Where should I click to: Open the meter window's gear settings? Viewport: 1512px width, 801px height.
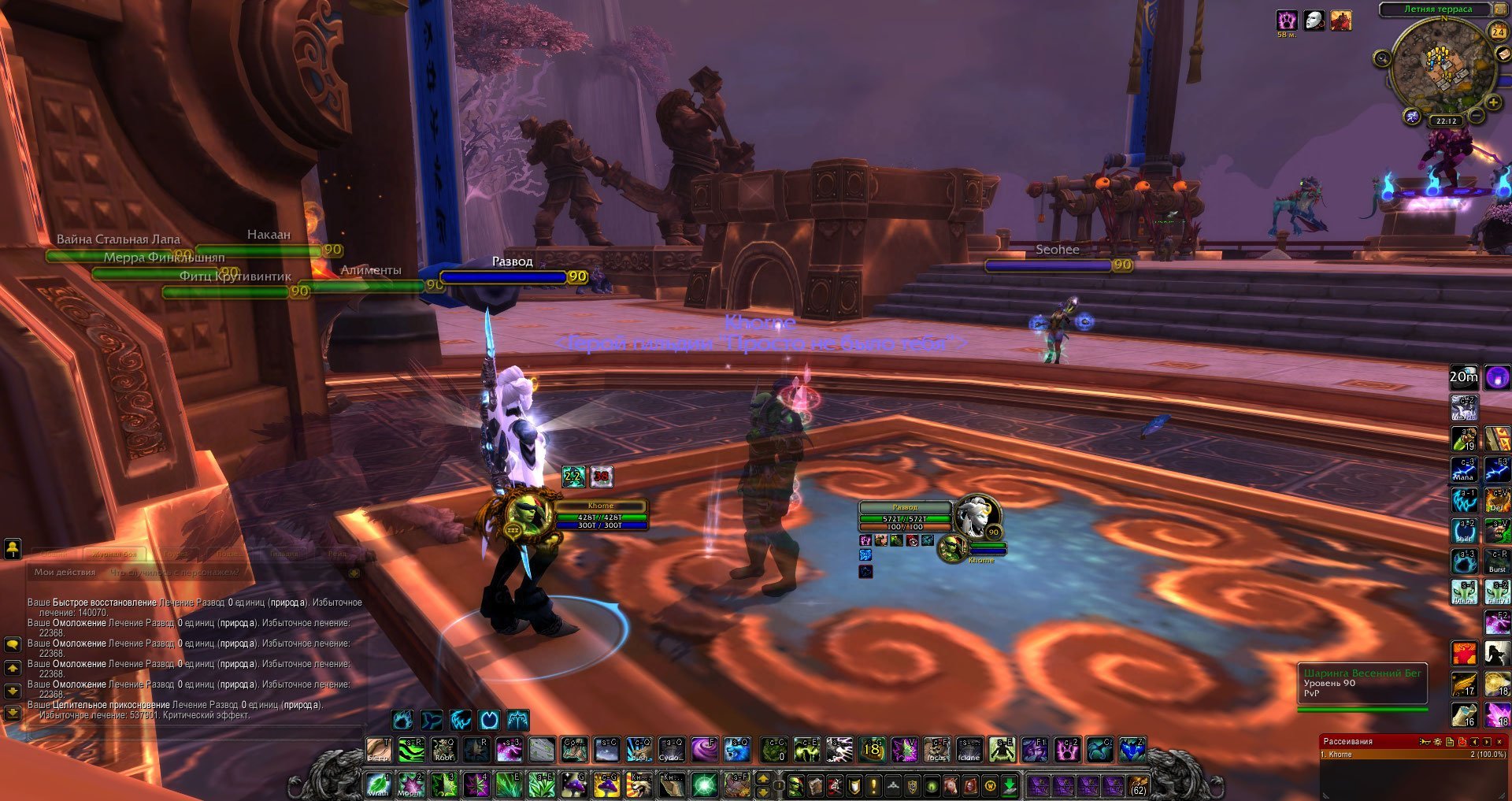pos(1437,742)
